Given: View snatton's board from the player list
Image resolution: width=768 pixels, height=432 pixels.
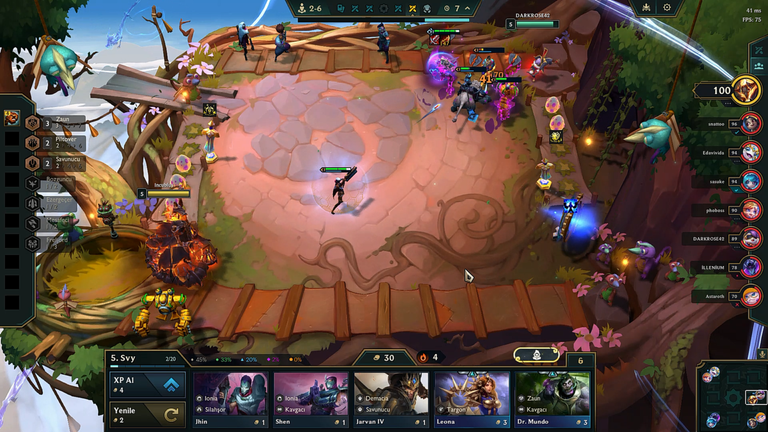Looking at the screenshot, I should click(x=750, y=124).
